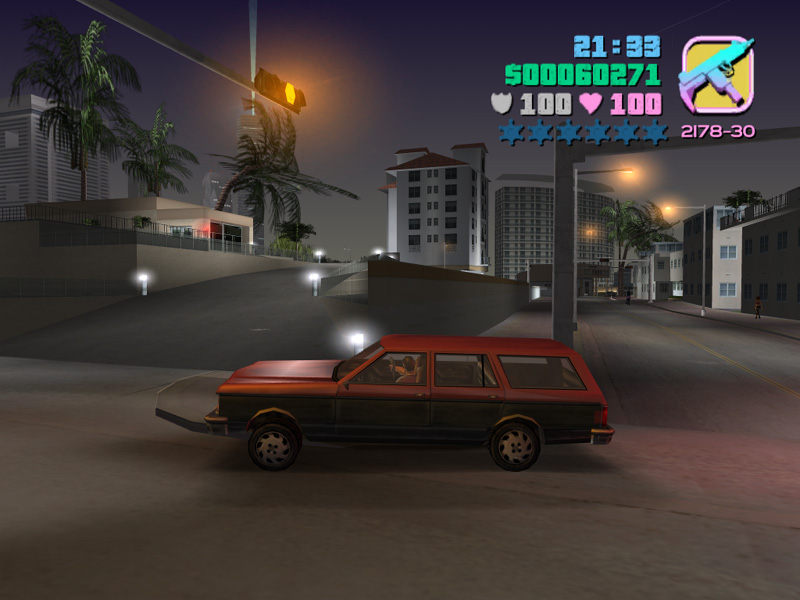Select the submachine gun weapon icon

pyautogui.click(x=716, y=75)
